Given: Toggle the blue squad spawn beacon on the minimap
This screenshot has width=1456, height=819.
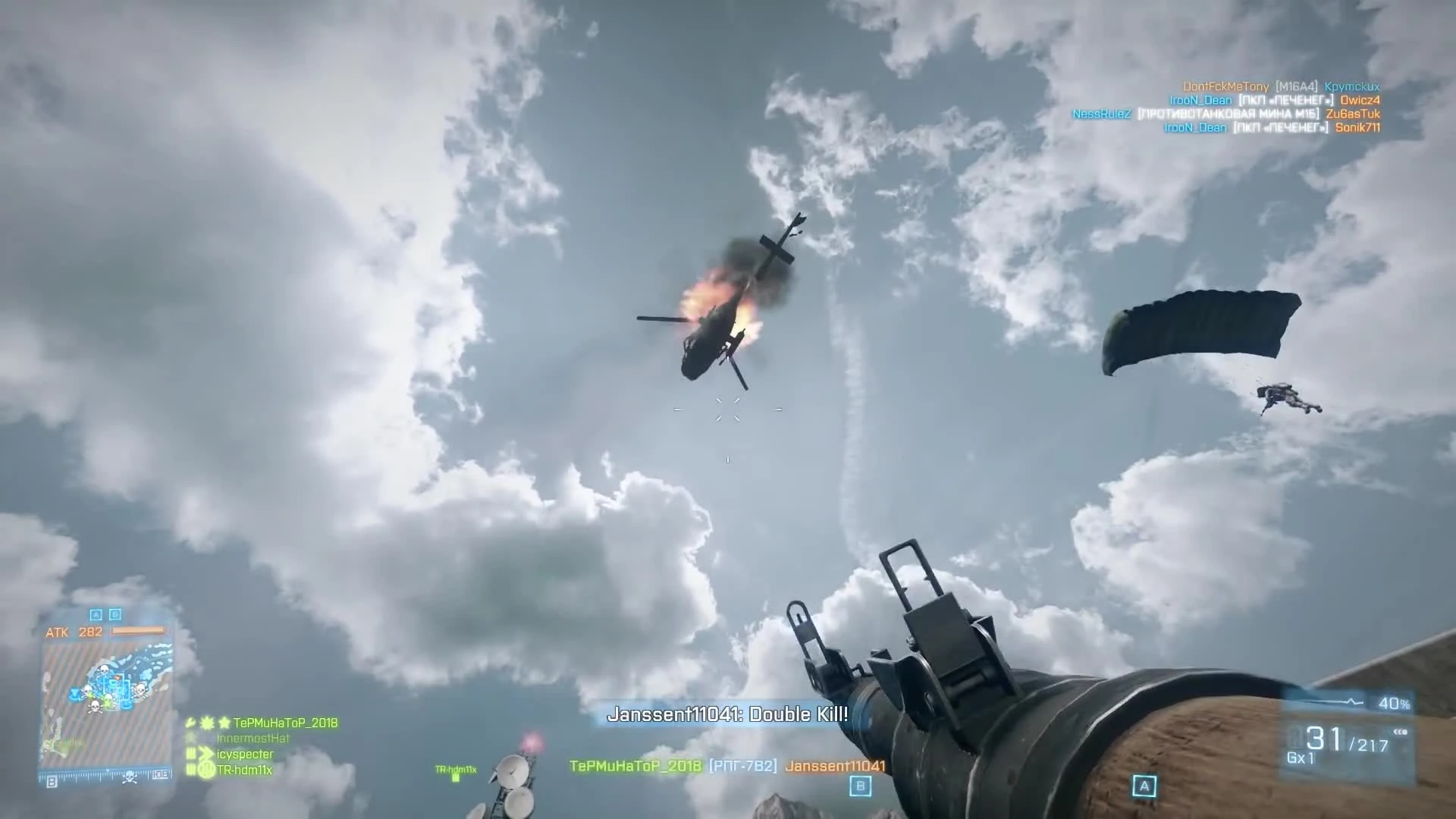Looking at the screenshot, I should [x=75, y=693].
